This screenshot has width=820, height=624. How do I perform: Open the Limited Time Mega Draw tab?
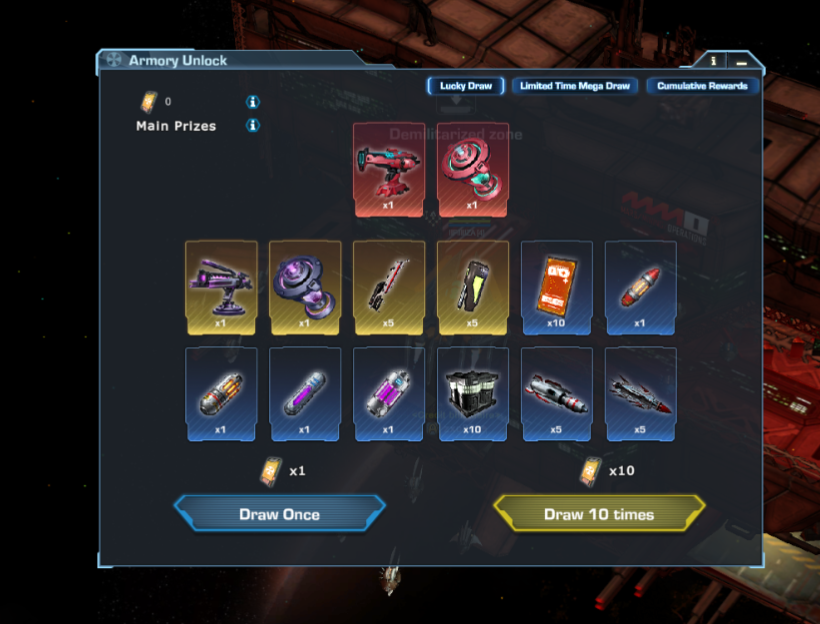pos(575,86)
